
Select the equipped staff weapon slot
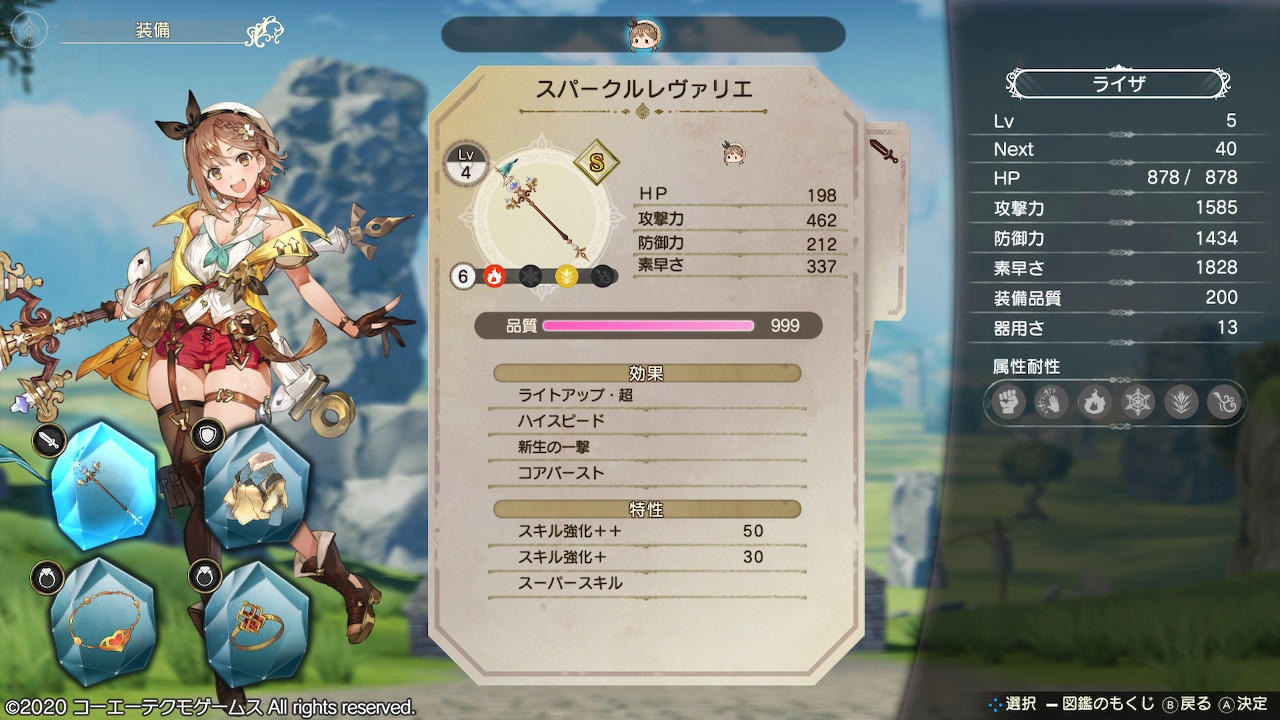pos(103,483)
